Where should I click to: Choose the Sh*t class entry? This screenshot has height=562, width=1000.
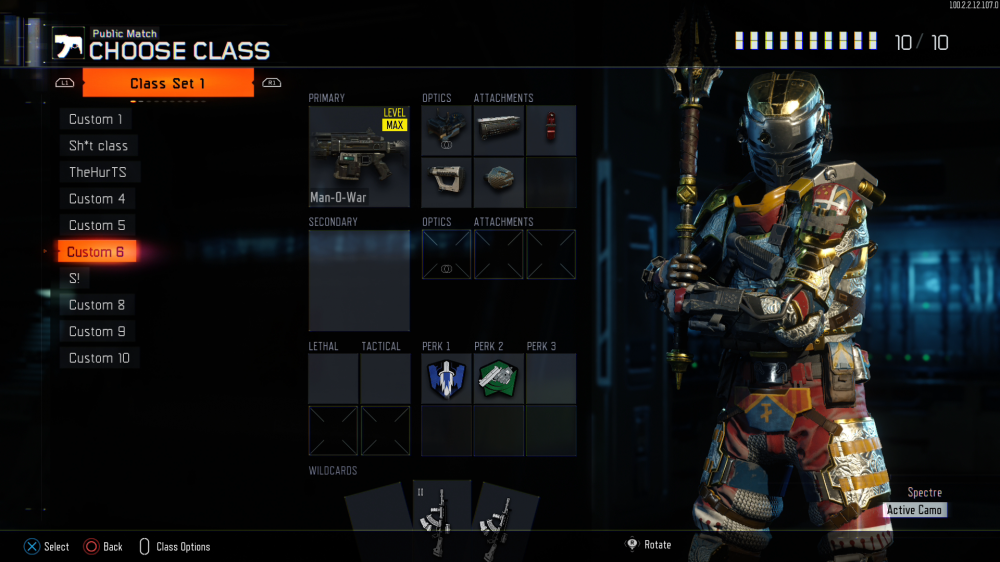[x=98, y=146]
